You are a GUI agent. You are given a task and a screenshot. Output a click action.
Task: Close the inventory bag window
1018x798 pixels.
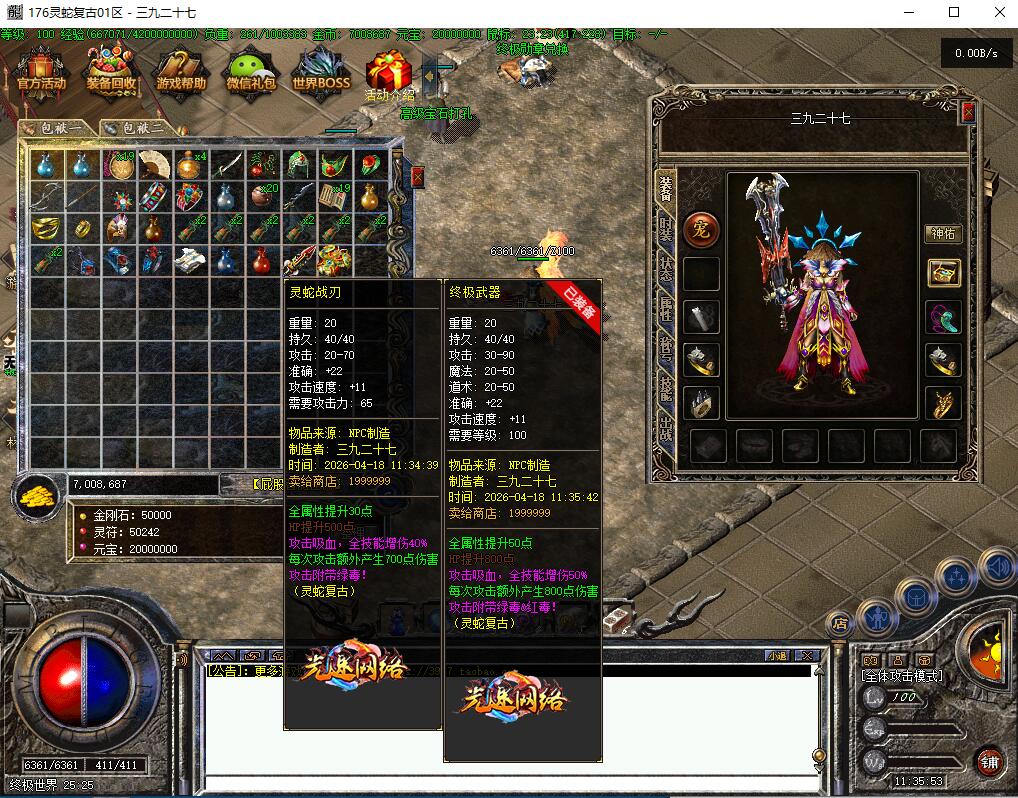point(417,177)
